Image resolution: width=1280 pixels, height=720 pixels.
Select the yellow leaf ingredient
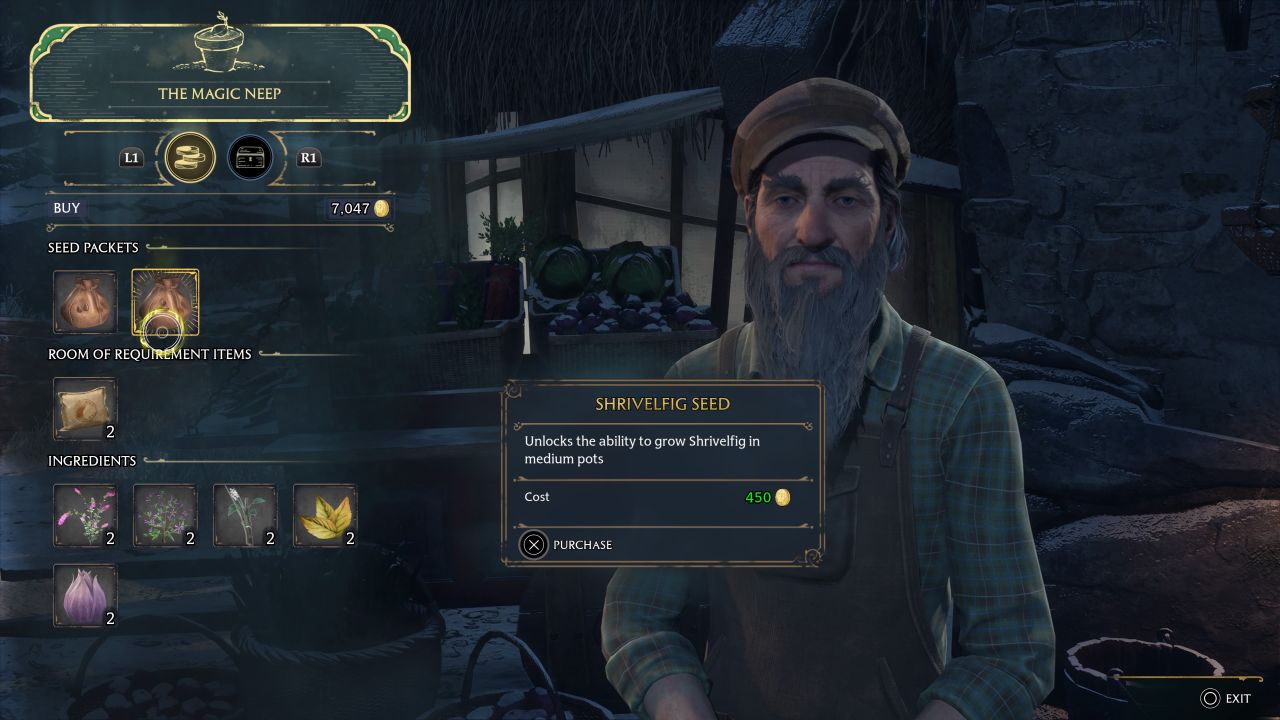click(325, 515)
